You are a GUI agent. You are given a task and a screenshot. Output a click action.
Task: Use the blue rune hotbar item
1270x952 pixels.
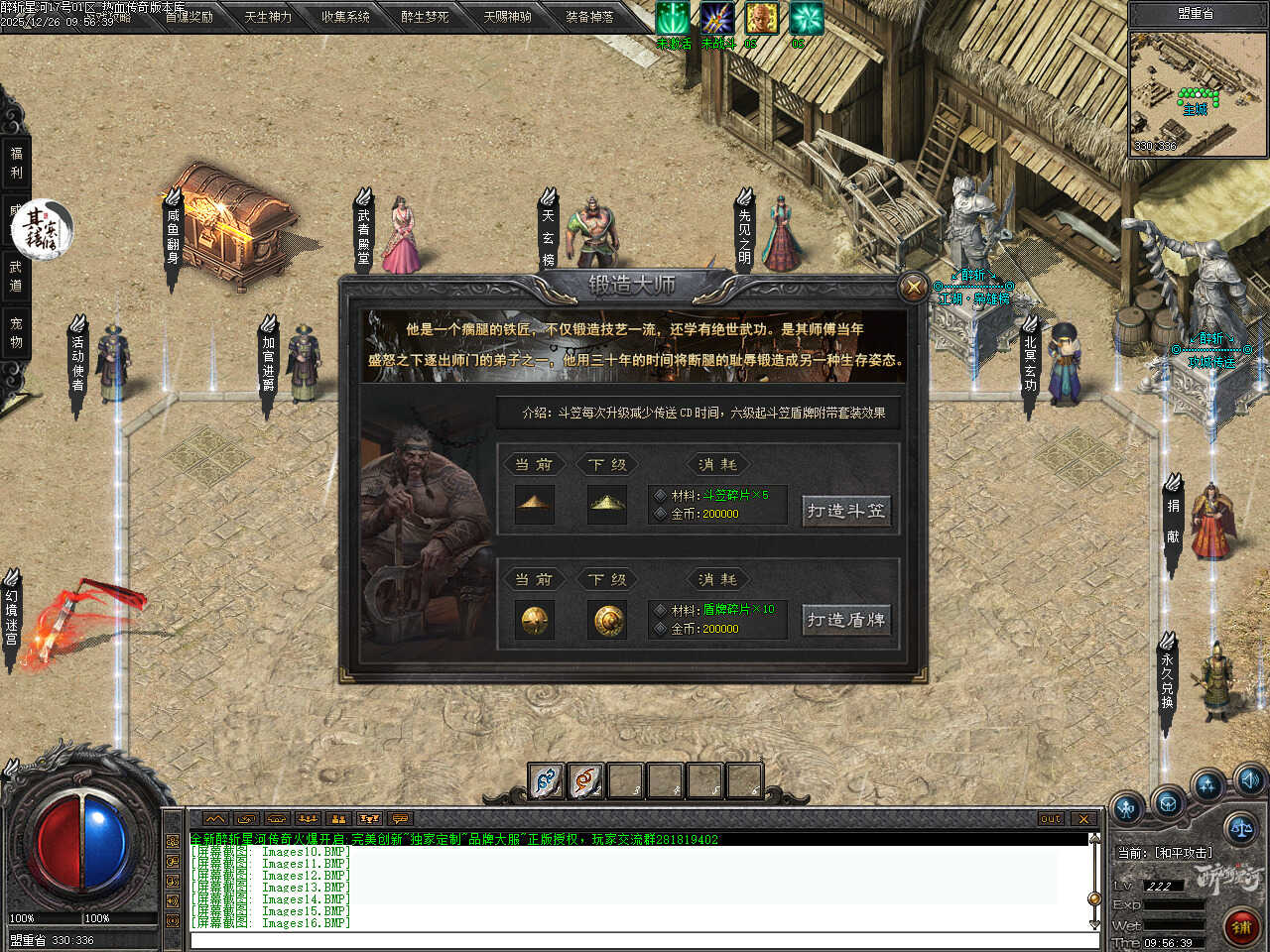click(546, 781)
